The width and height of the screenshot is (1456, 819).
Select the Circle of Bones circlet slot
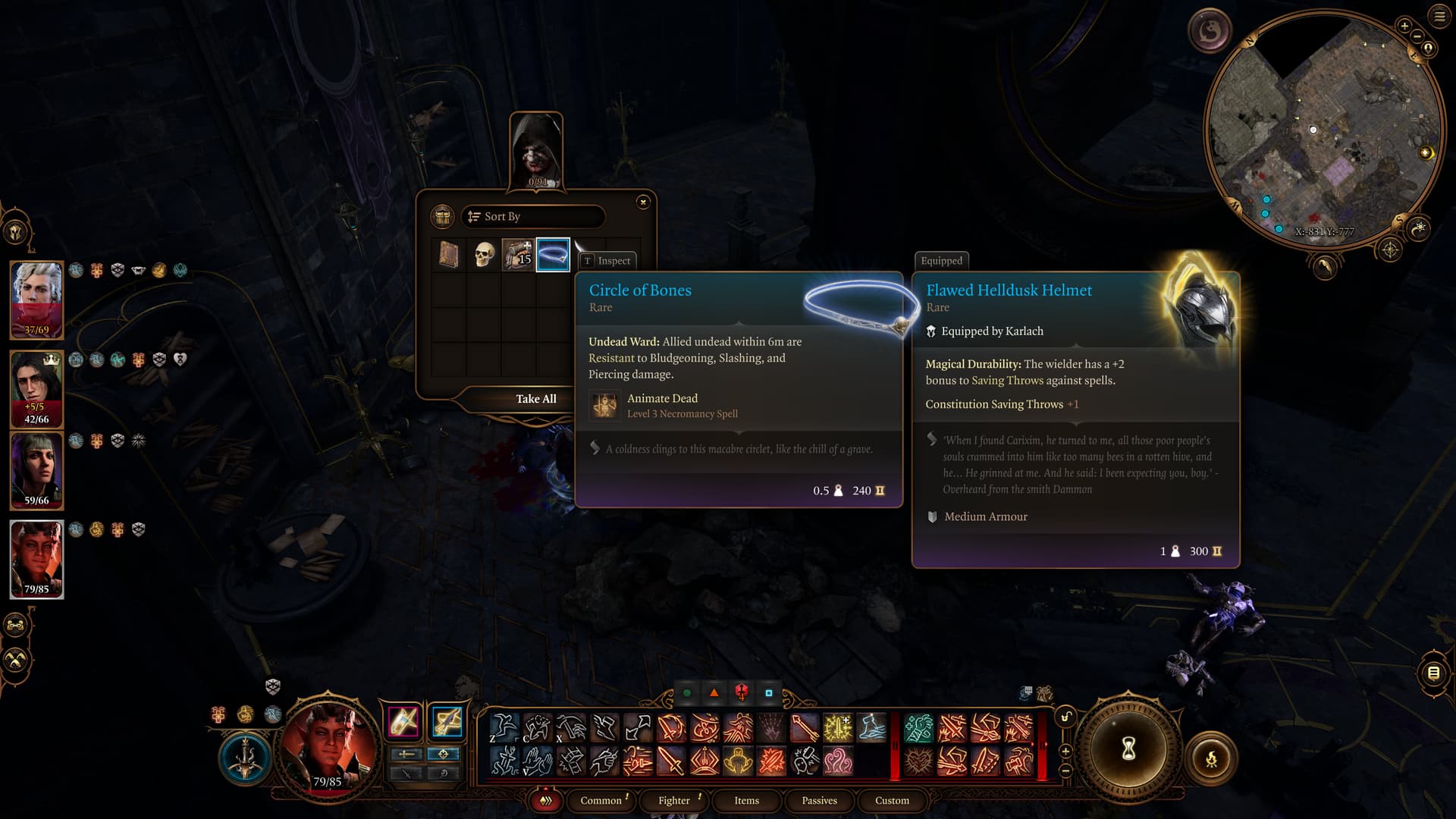553,255
